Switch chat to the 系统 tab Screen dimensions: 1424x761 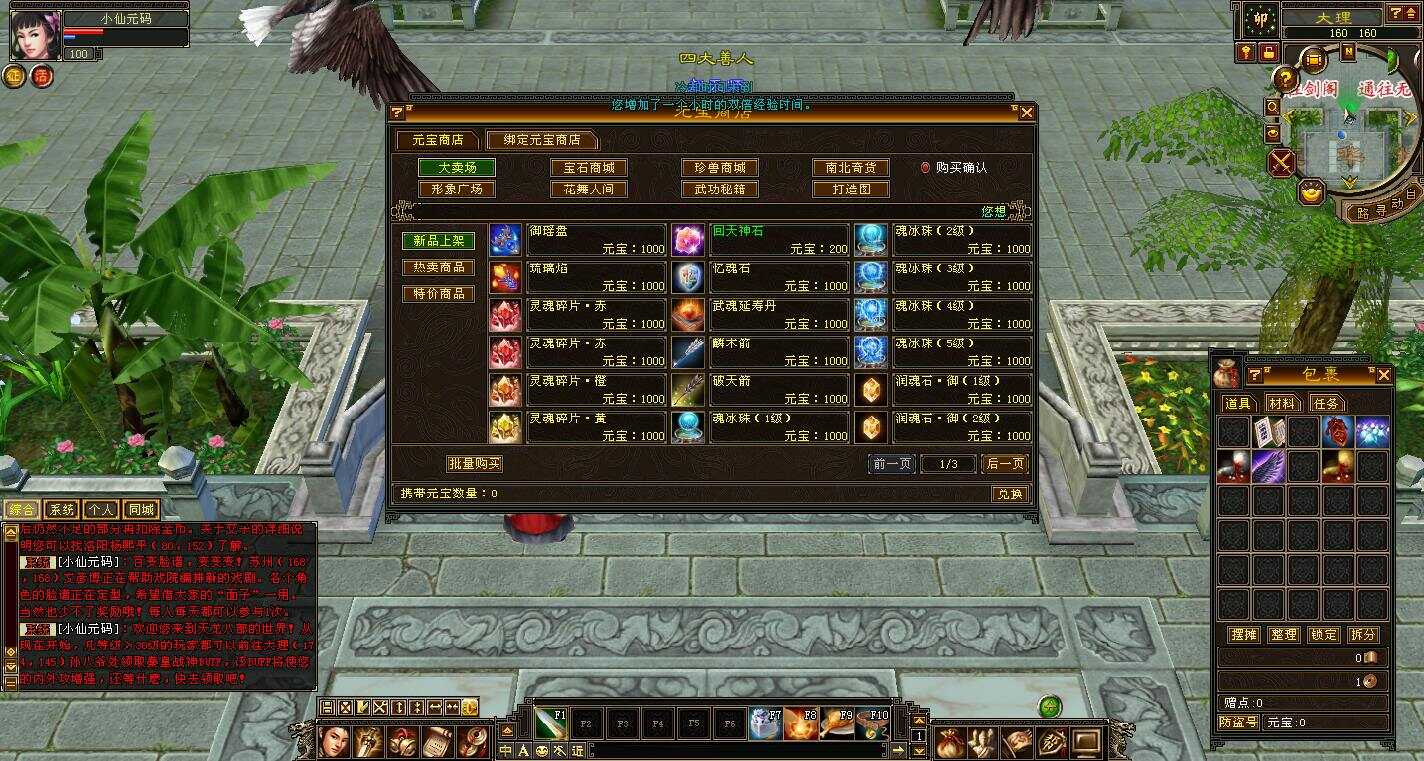[x=62, y=509]
